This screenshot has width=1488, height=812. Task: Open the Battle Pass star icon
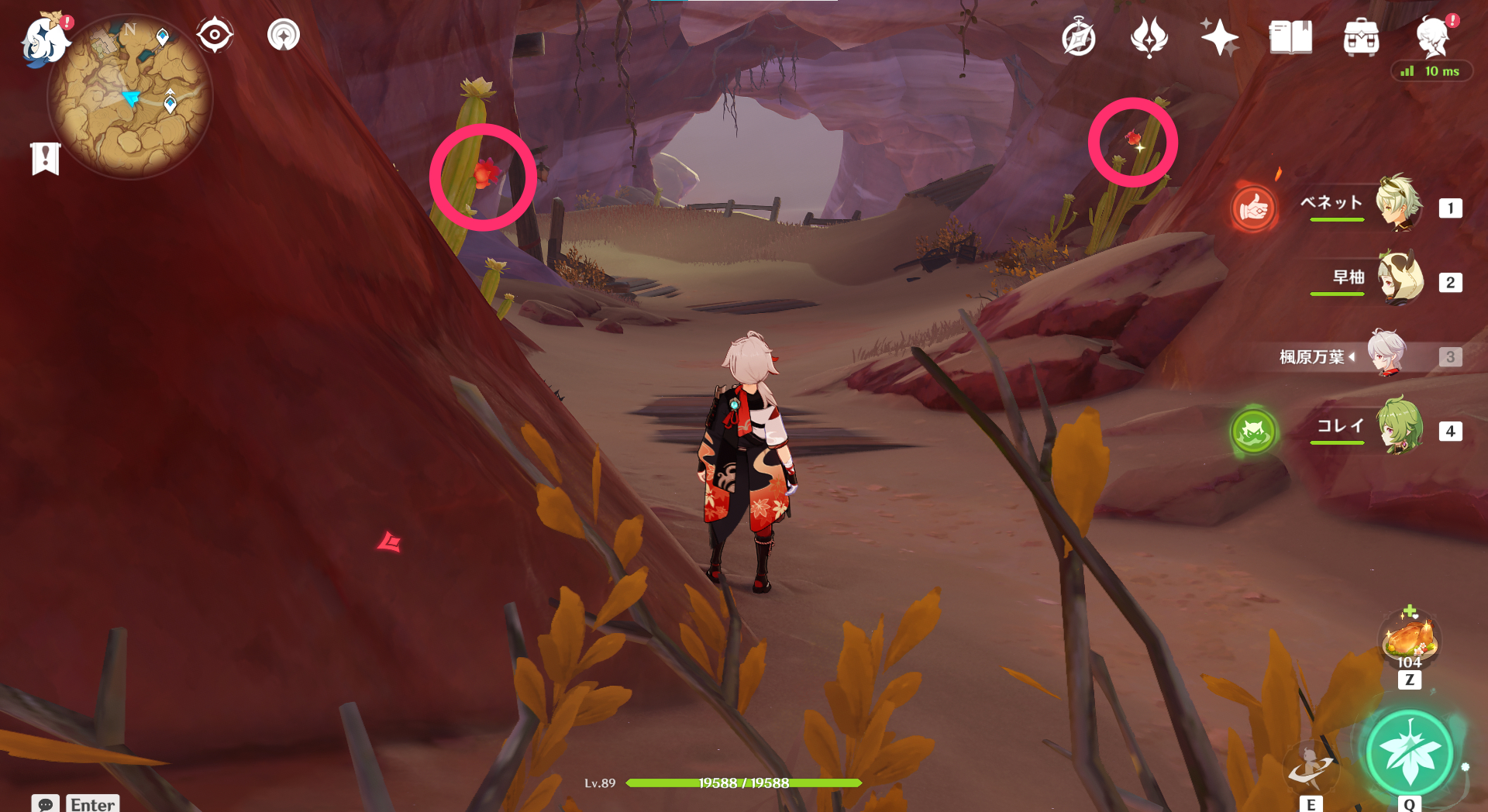[x=1218, y=36]
